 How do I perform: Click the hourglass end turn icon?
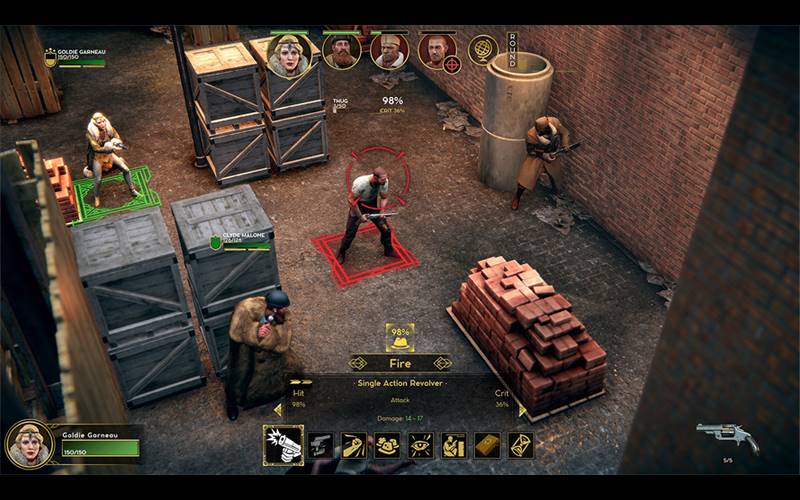click(521, 445)
